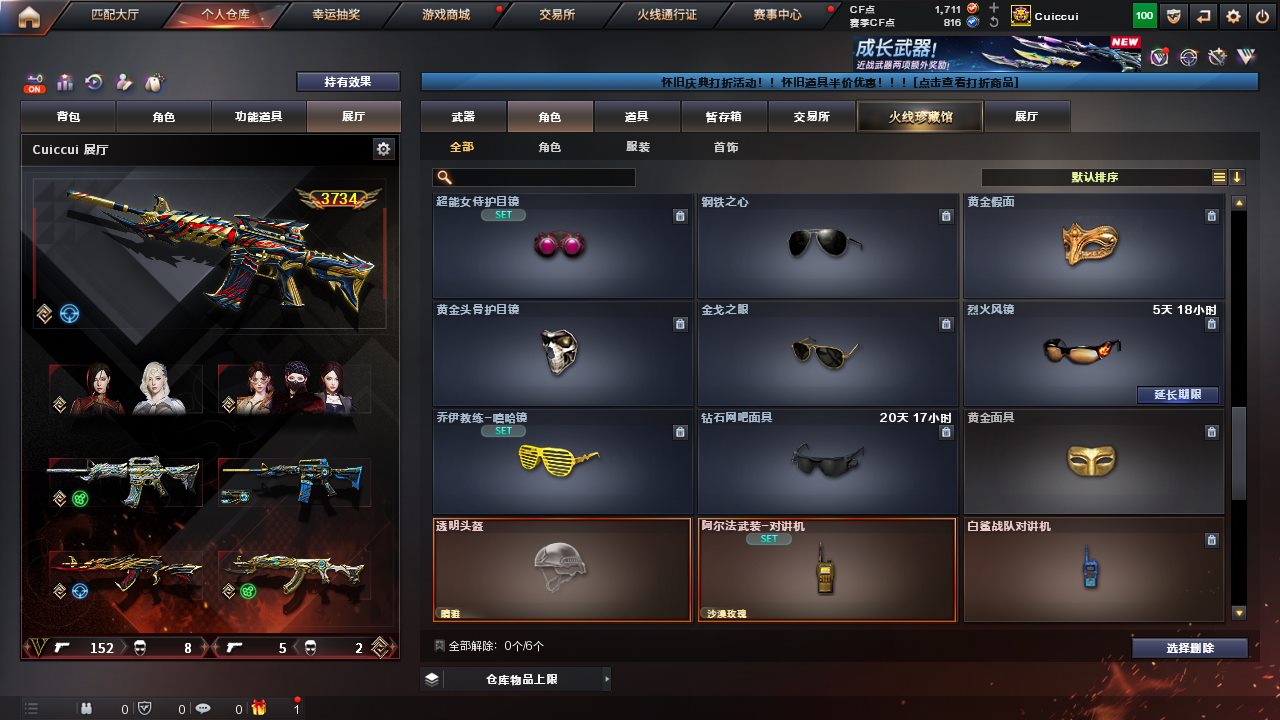Viewport: 1280px width, 720px height.
Task: Open the 游戏商城 game shop
Action: 446,15
